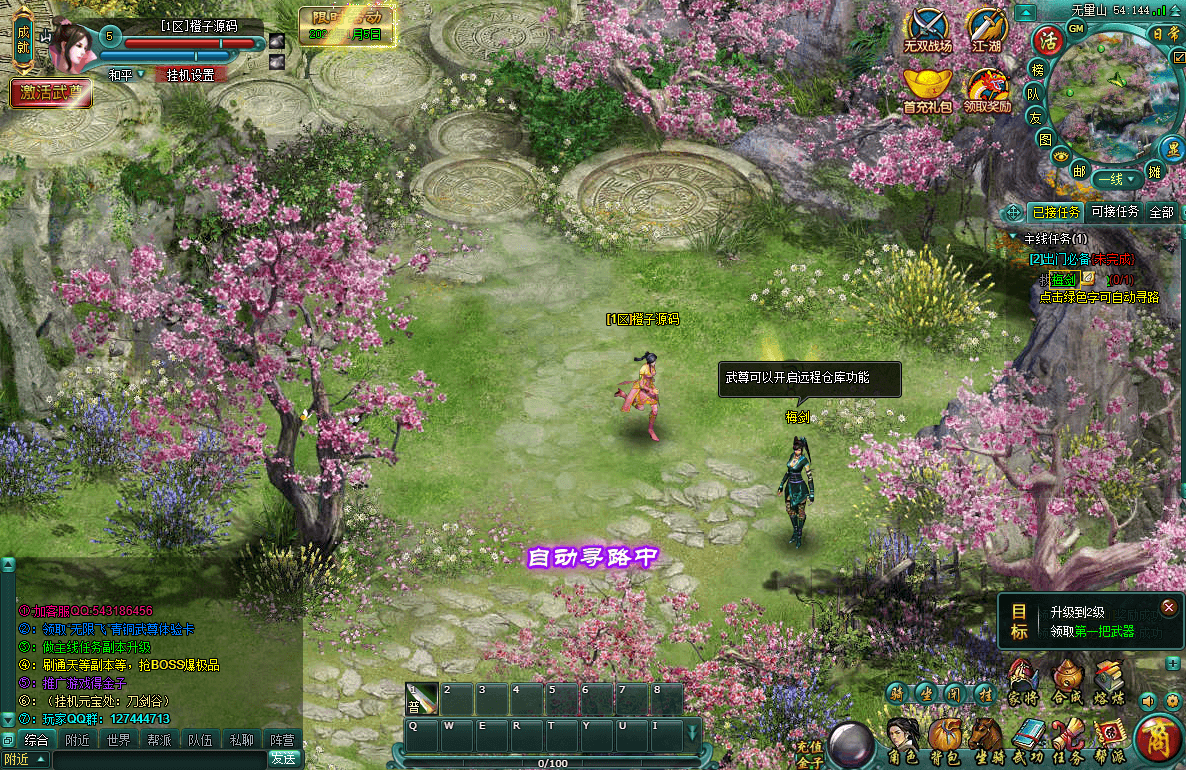Open the 成就 achievements panel
1186x770 pixels.
click(23, 41)
